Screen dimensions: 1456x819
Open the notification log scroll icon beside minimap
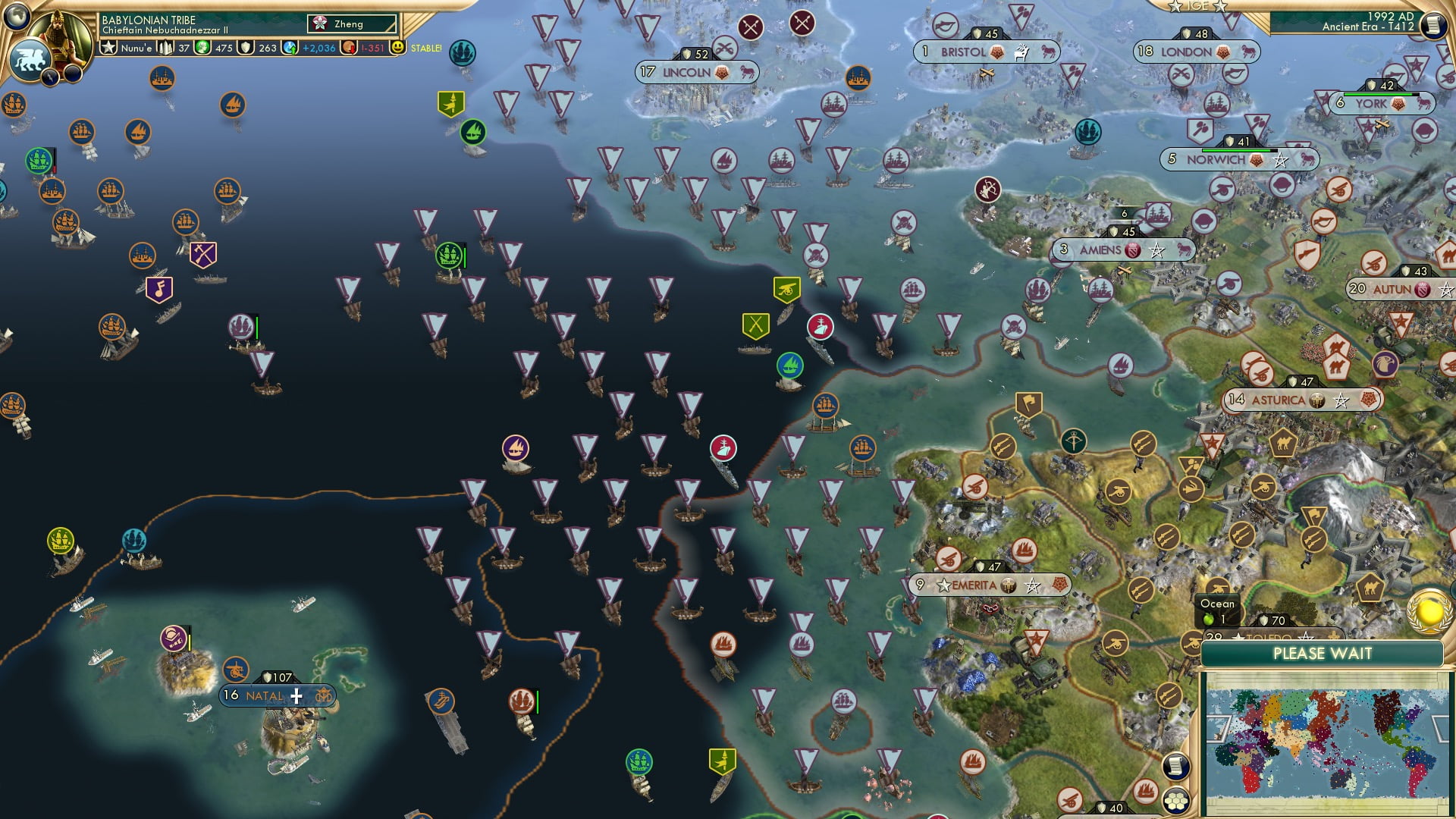coord(1176,766)
